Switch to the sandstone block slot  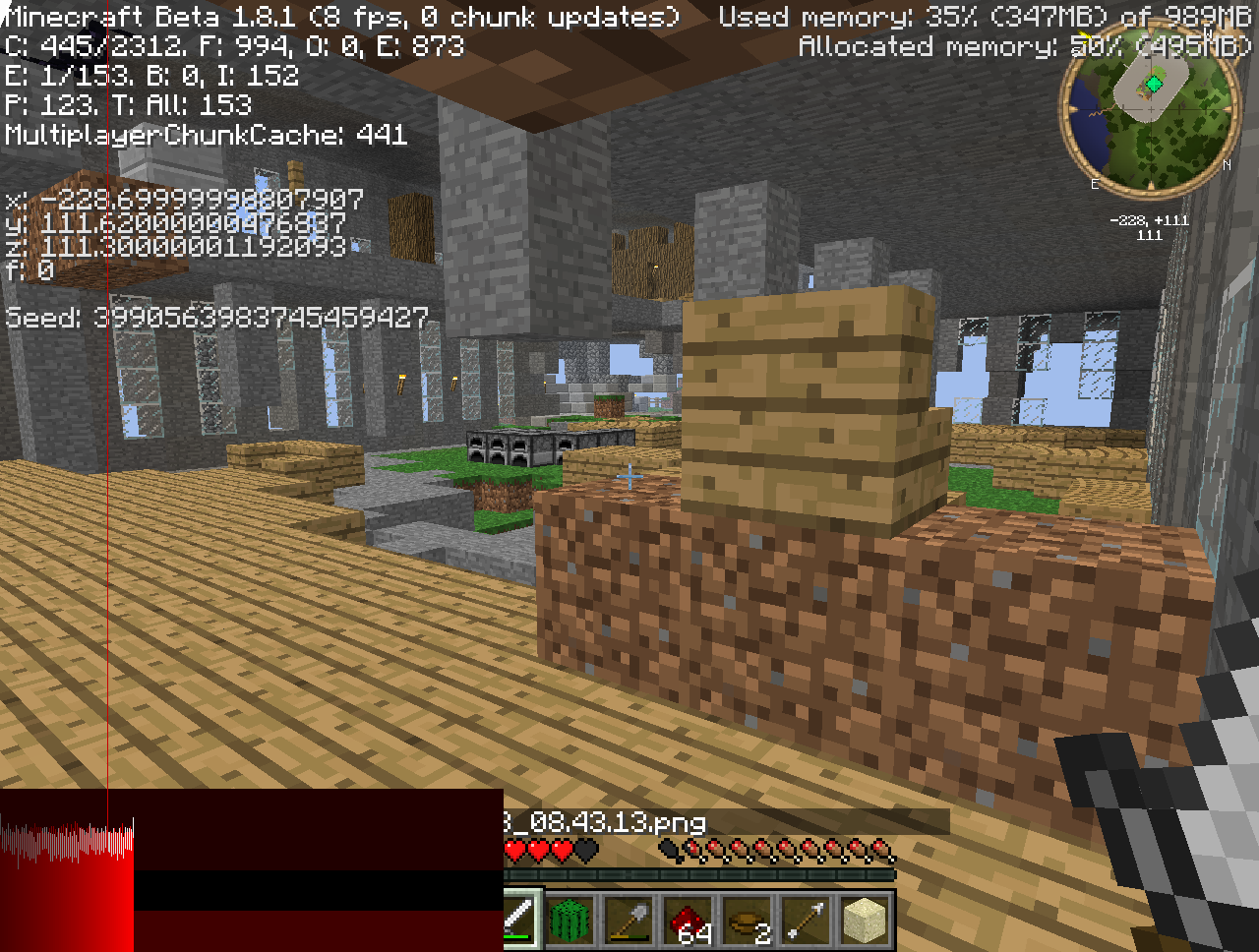coord(866,921)
